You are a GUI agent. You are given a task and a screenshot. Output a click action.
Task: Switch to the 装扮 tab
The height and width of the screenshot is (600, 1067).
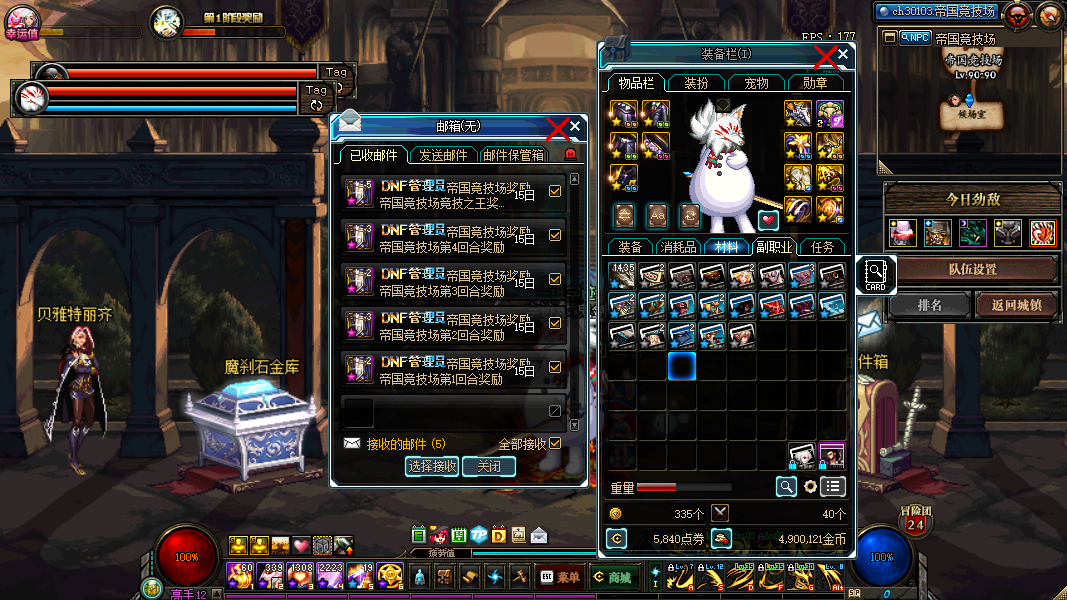696,83
